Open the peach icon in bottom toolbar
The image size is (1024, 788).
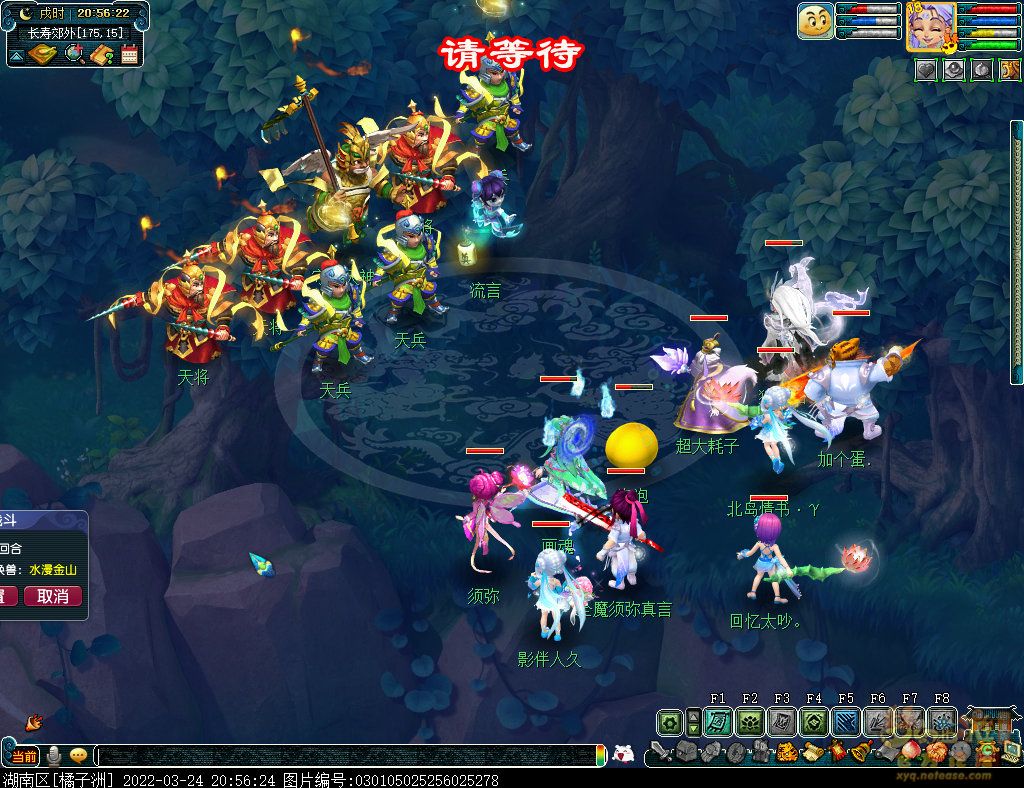coord(908,751)
